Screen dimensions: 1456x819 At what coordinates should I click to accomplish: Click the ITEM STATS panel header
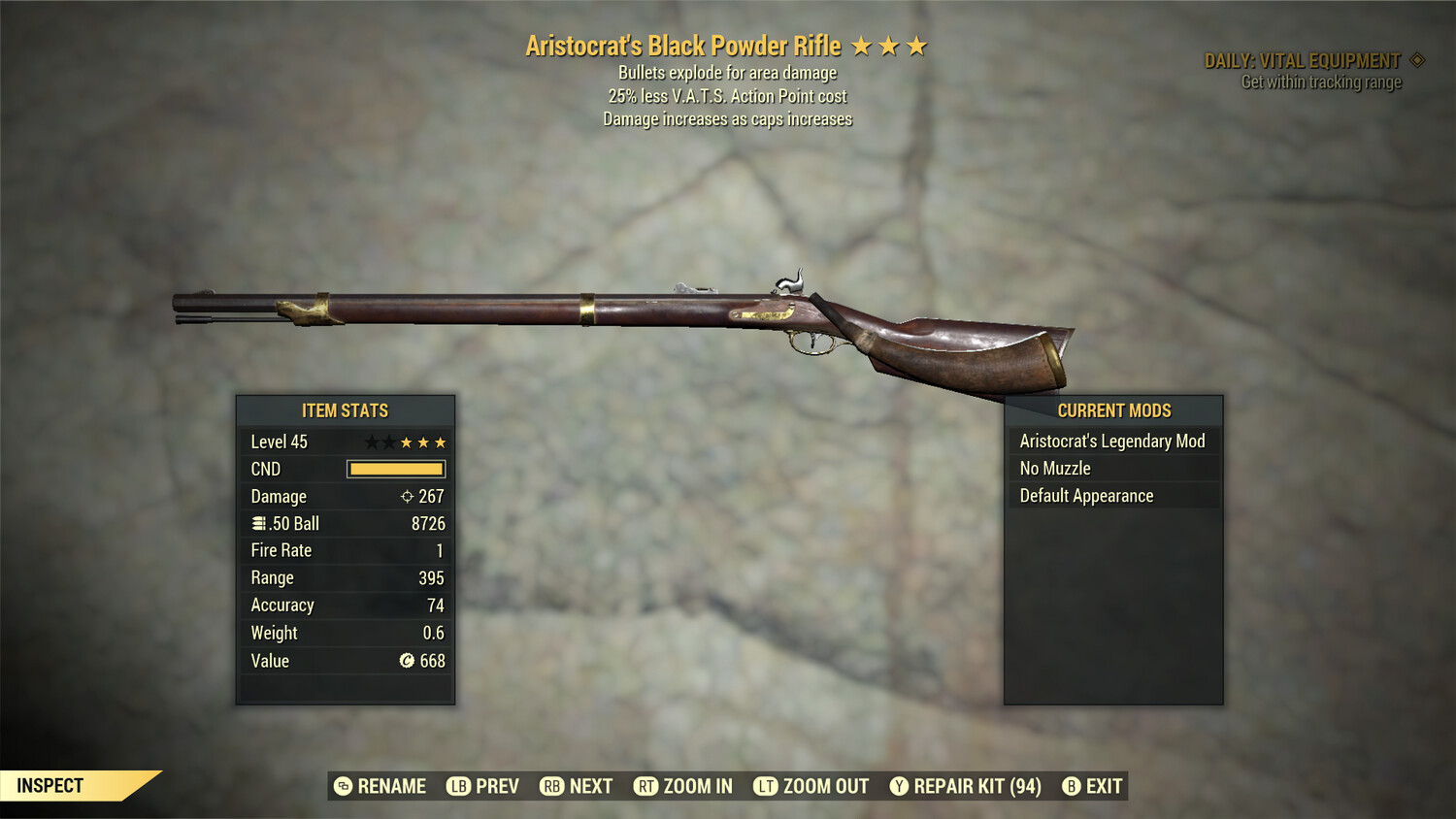click(345, 410)
